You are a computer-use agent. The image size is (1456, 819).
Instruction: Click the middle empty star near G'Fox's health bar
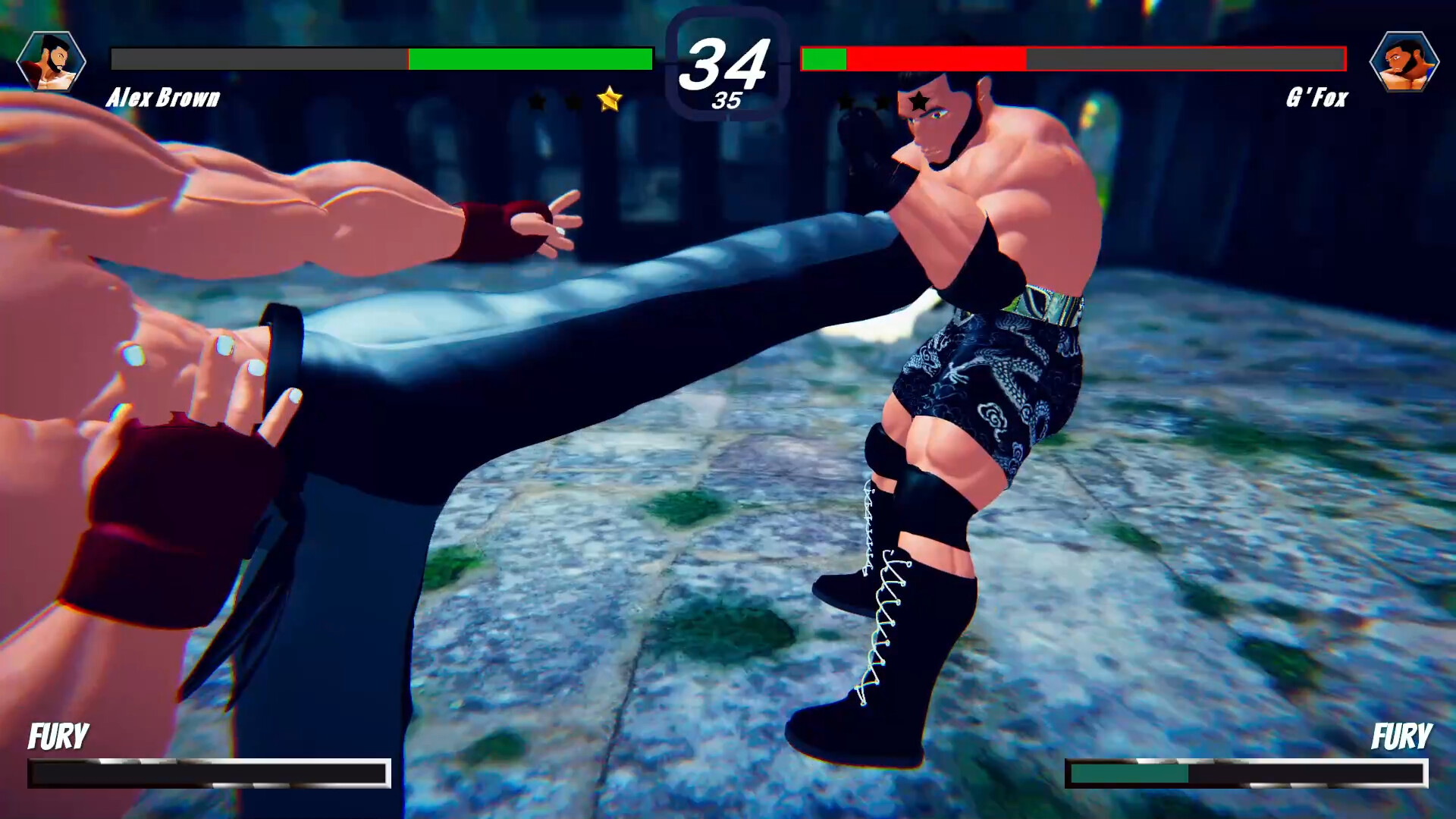pyautogui.click(x=882, y=102)
